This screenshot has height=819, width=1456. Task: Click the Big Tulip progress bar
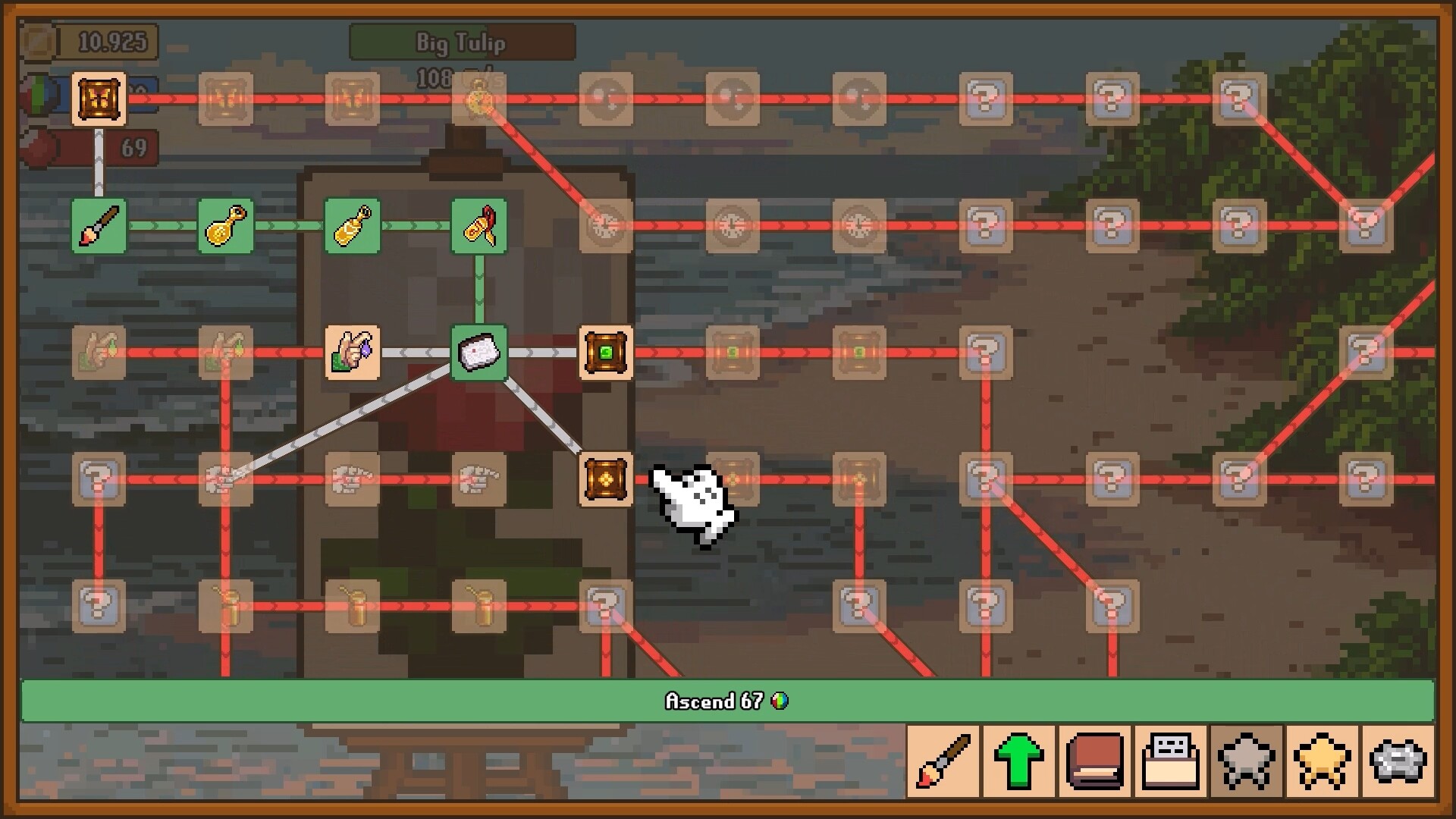(x=461, y=43)
